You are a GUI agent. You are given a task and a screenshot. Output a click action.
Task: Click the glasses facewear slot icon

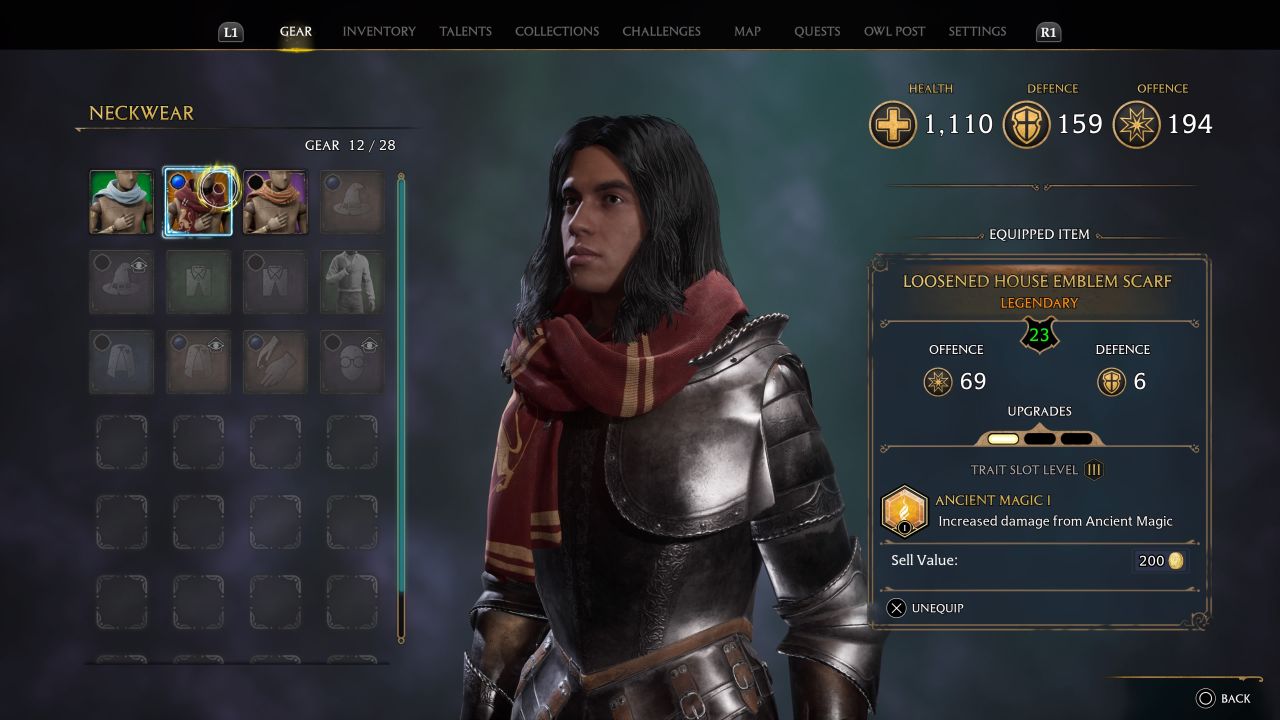(350, 362)
